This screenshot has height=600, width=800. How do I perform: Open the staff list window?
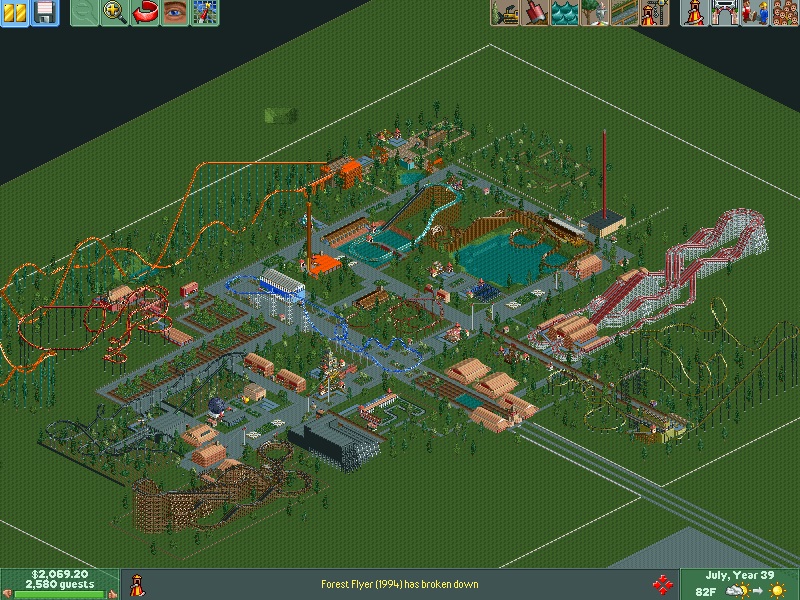pyautogui.click(x=753, y=13)
